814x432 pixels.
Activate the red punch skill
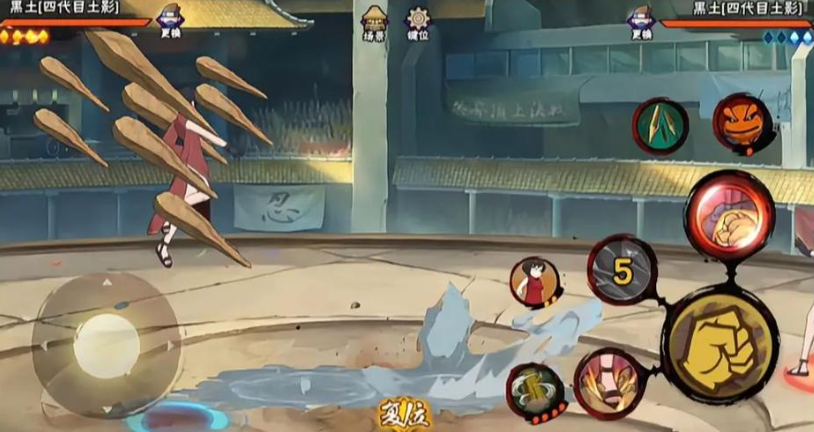point(728,216)
